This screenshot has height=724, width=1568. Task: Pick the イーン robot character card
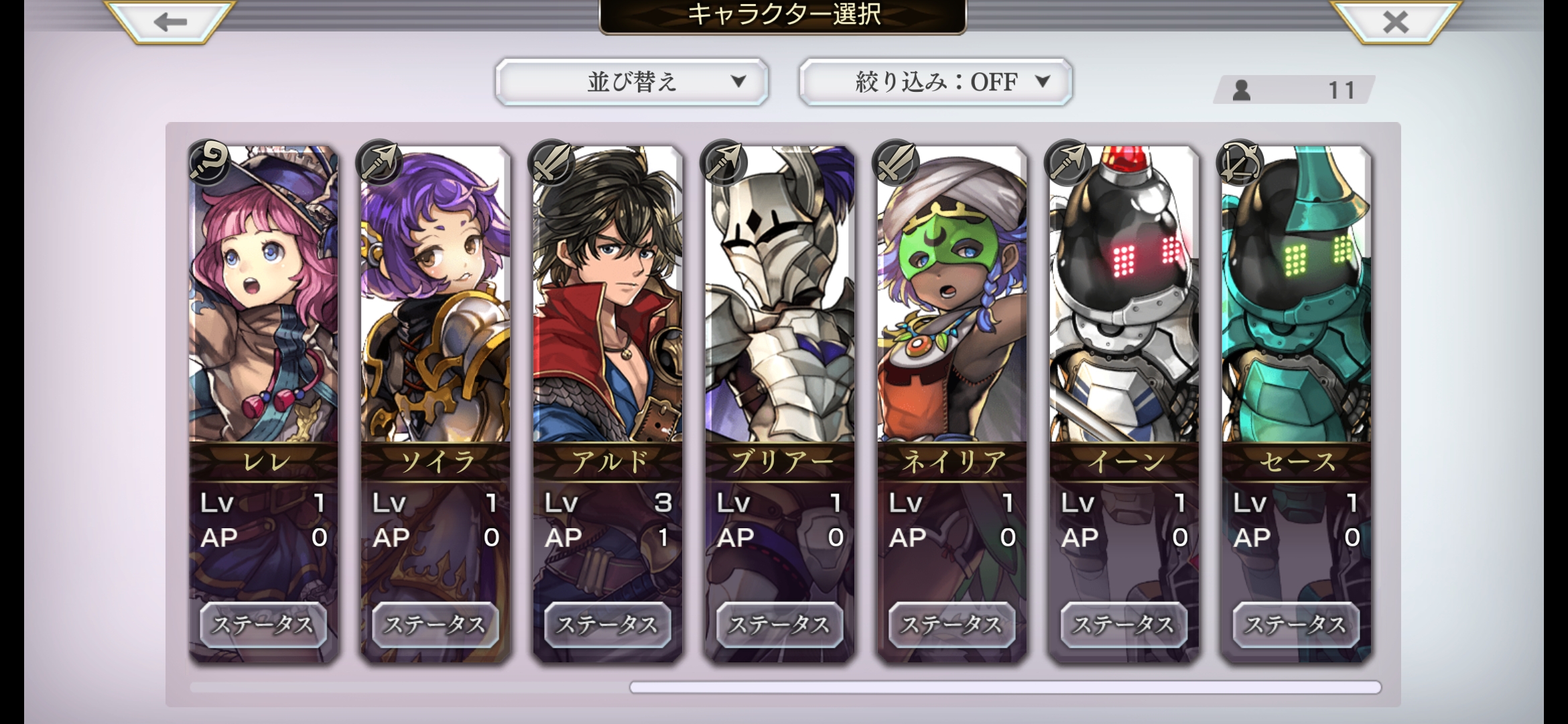point(1124,302)
